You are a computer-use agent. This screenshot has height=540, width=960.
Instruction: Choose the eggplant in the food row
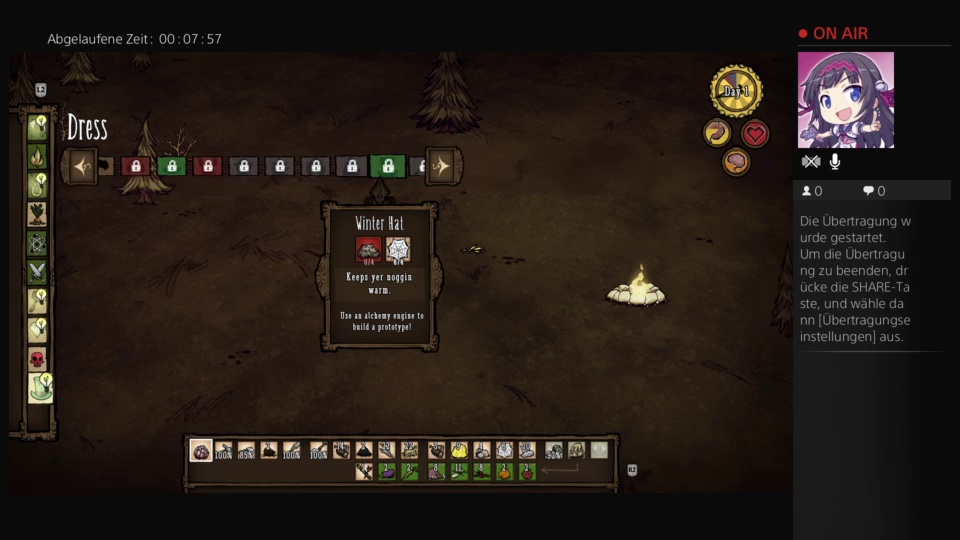387,471
